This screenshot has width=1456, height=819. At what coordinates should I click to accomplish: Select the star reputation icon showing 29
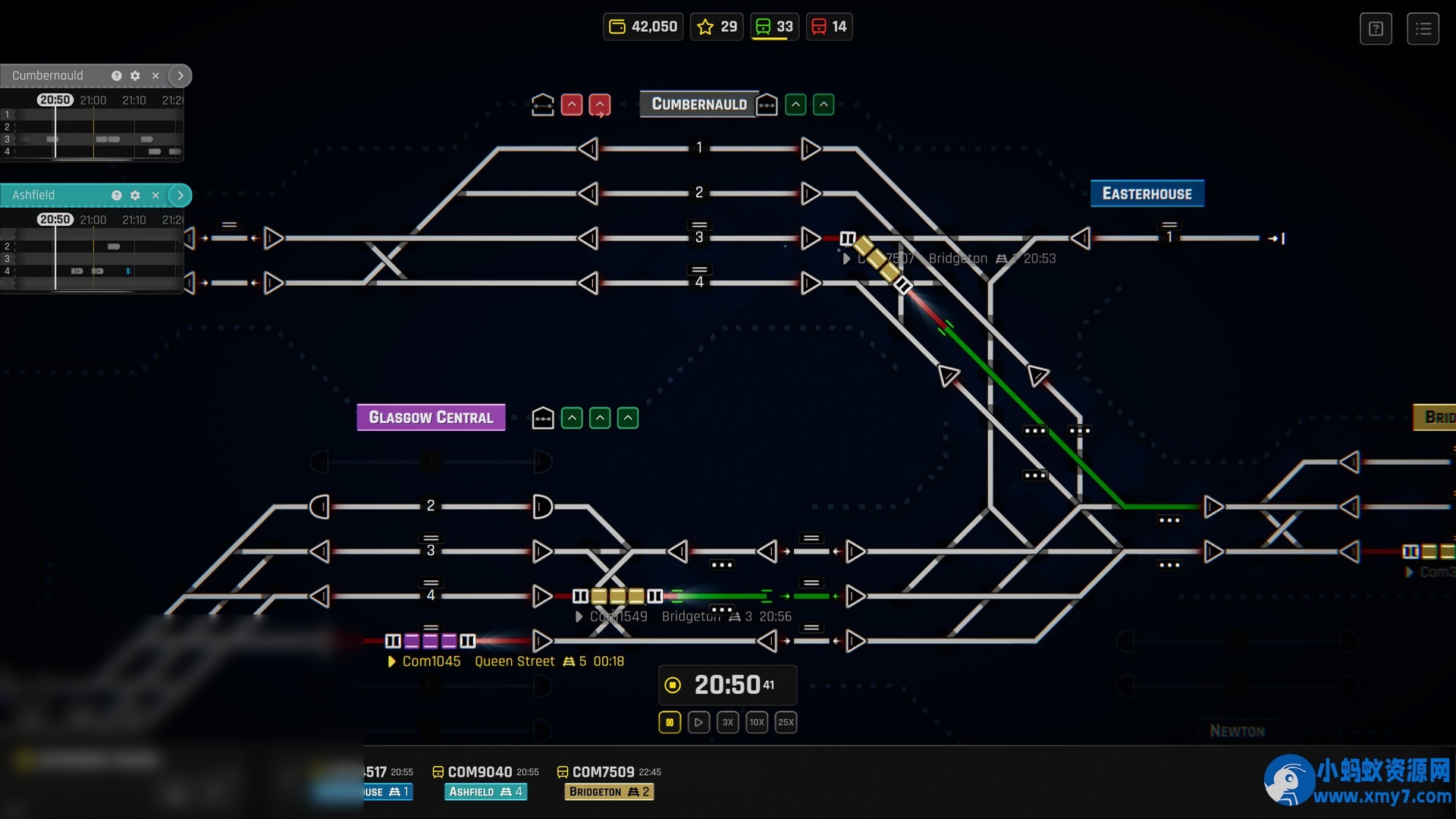pyautogui.click(x=706, y=26)
